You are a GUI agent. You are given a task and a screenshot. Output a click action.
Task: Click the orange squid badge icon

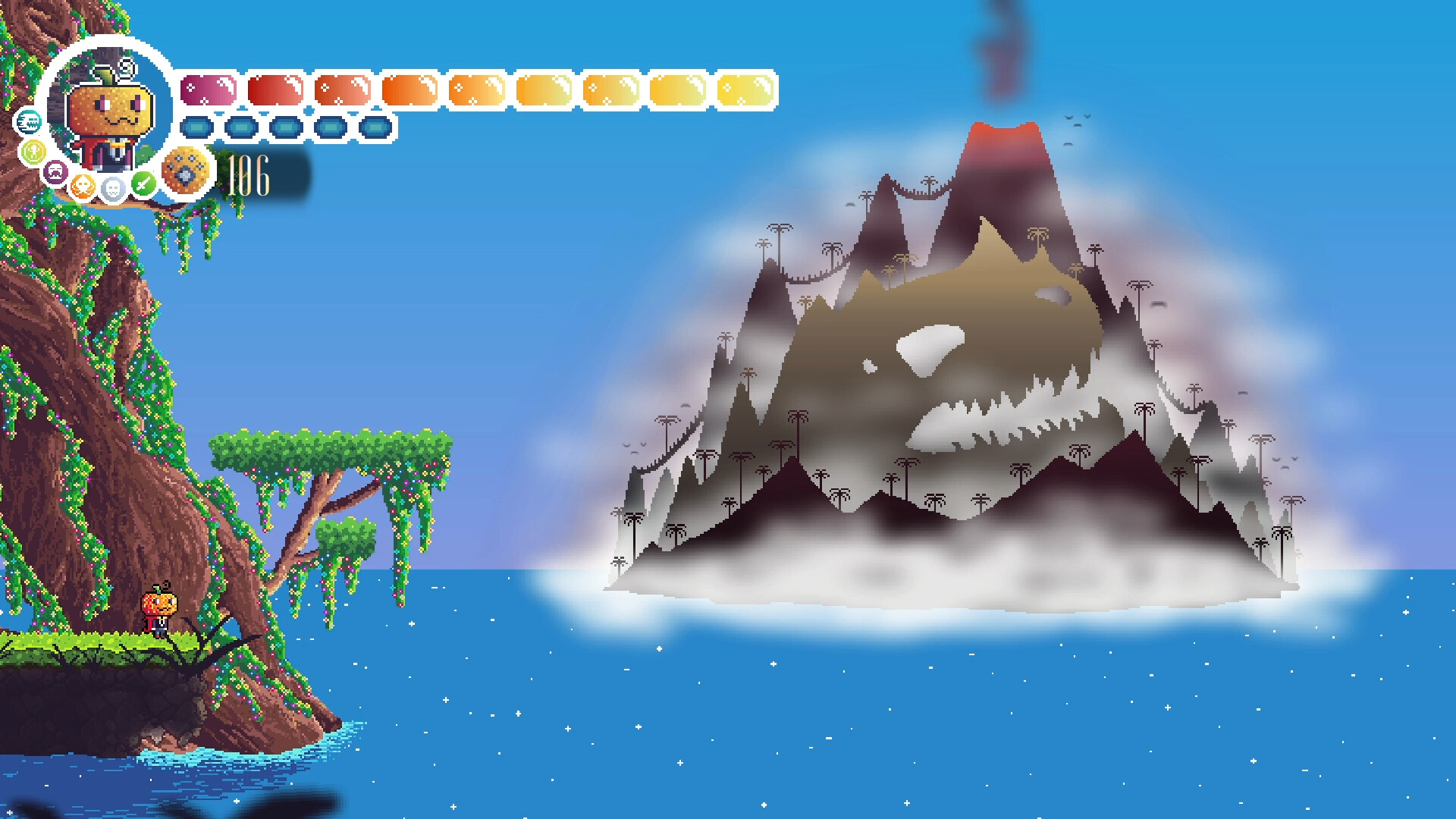(83, 187)
